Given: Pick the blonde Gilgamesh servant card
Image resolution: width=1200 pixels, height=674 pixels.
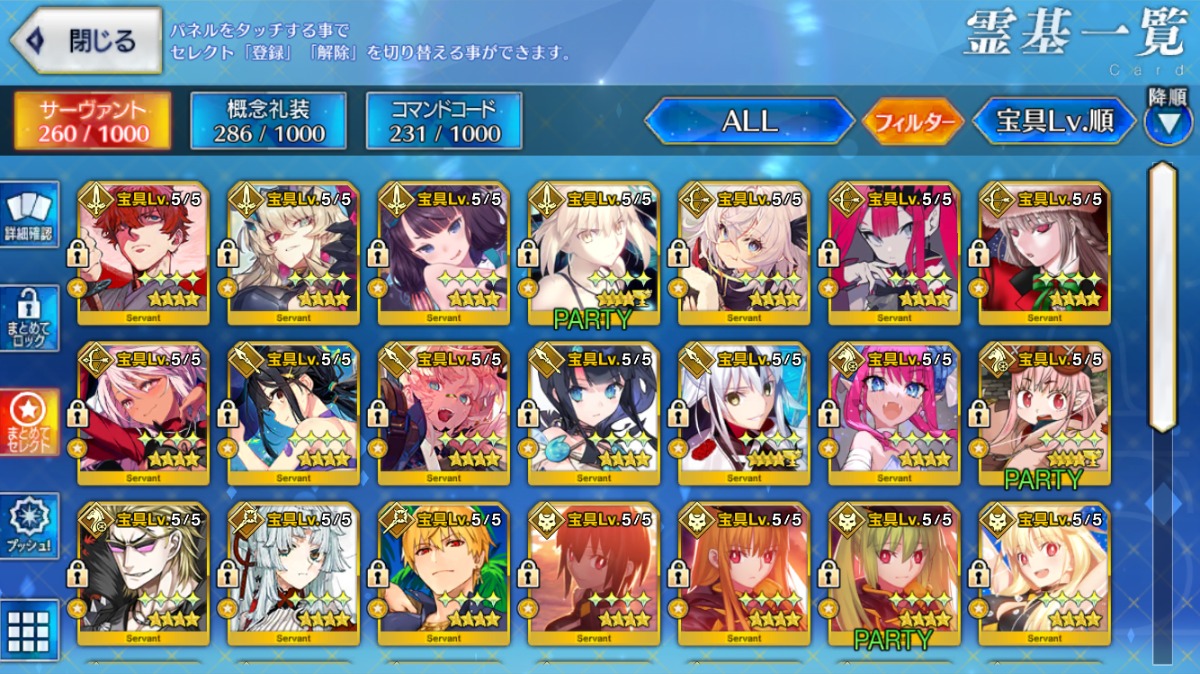Looking at the screenshot, I should coord(443,573).
